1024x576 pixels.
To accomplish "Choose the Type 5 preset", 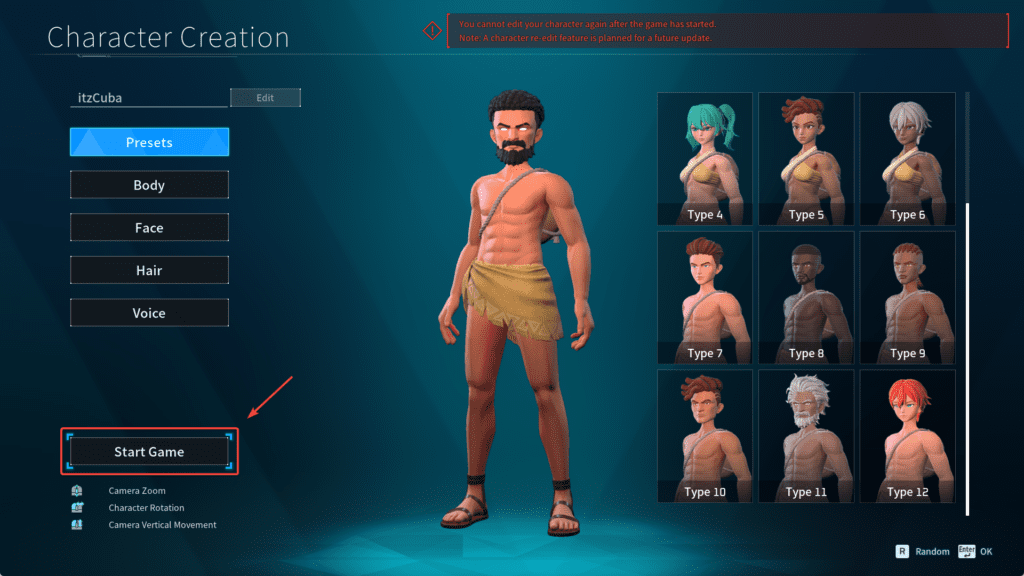I will pyautogui.click(x=806, y=159).
